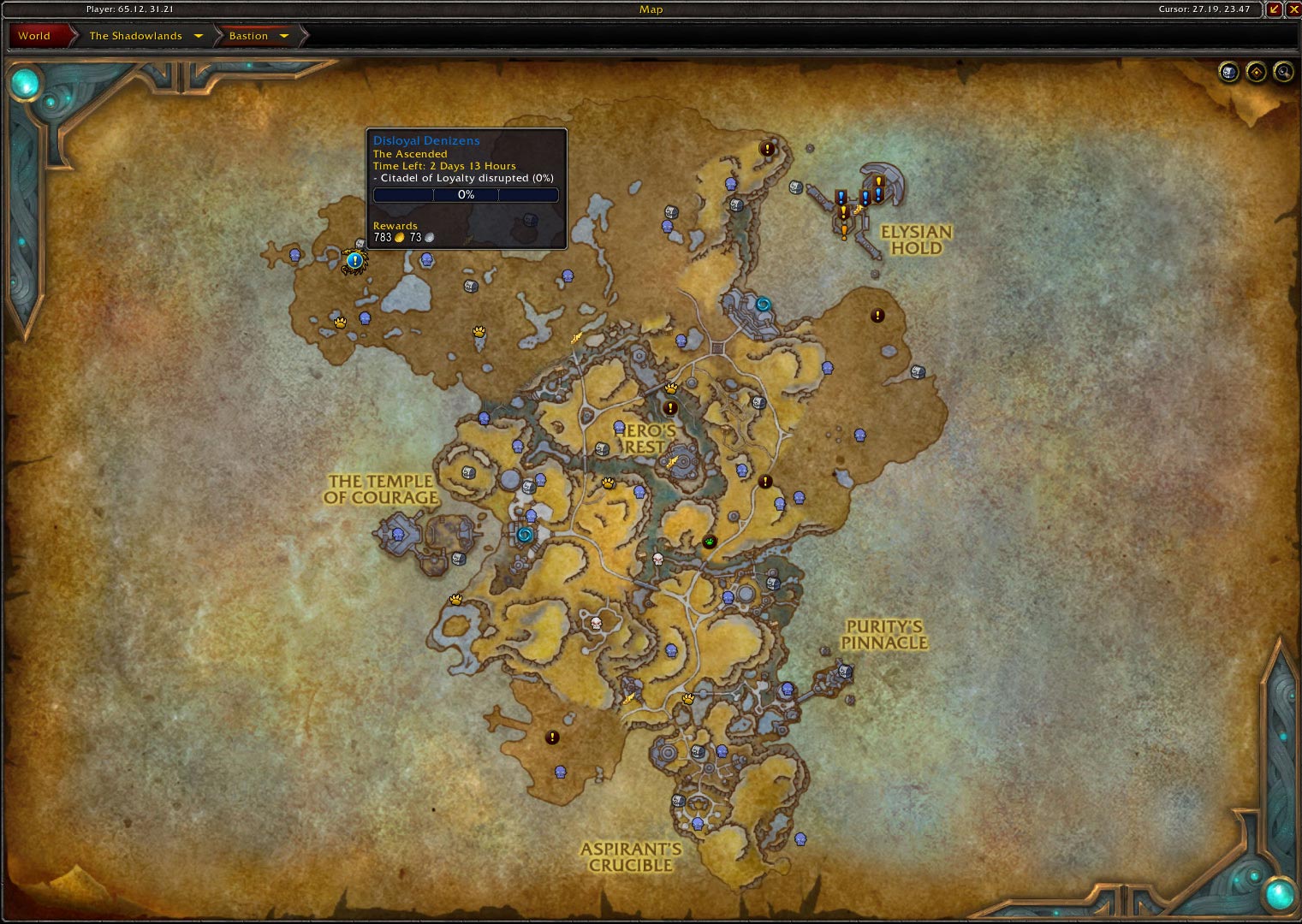Toggle map window size with the arrow icon
Screen dimensions: 1302x924
[1275, 9]
